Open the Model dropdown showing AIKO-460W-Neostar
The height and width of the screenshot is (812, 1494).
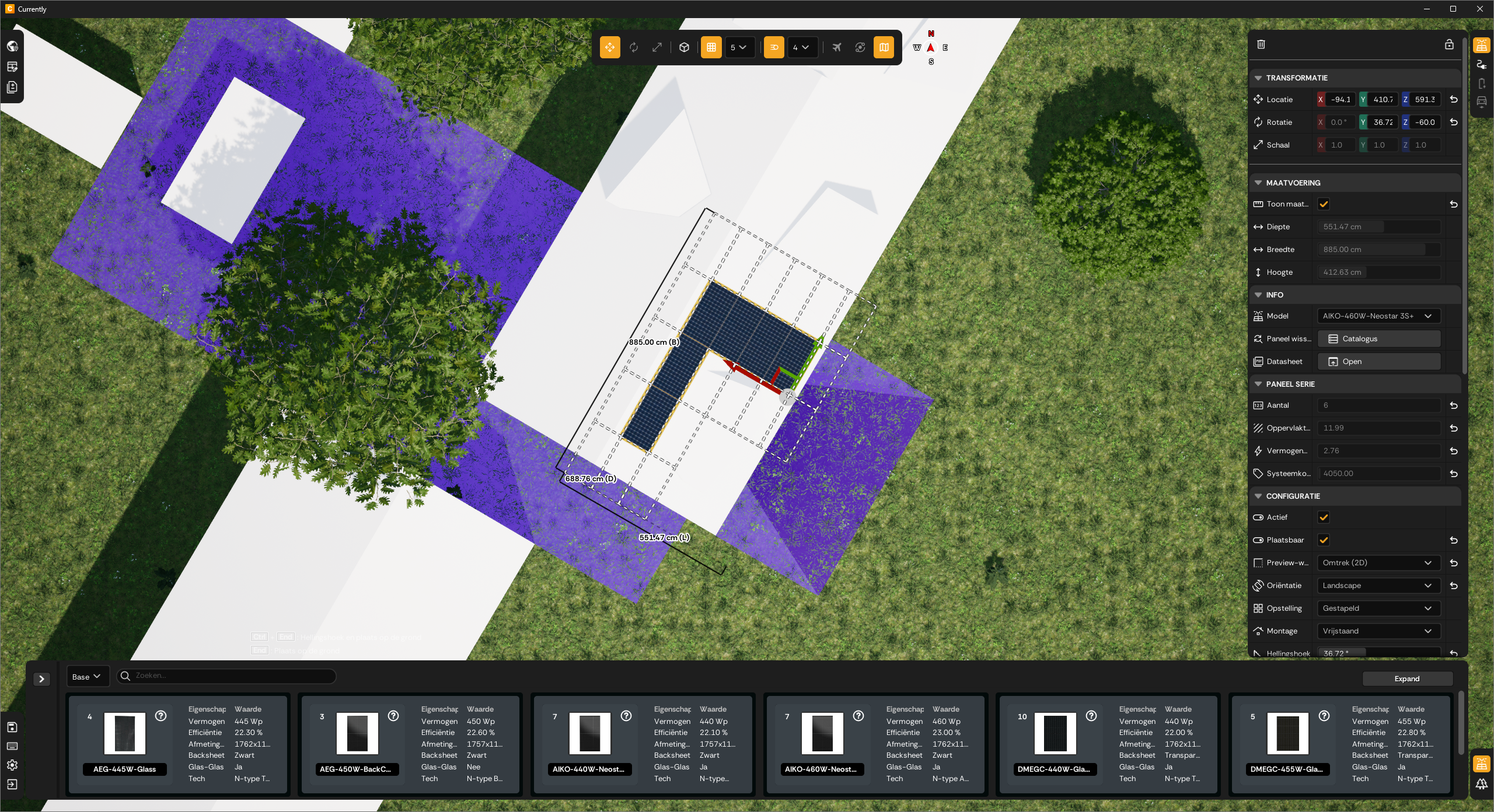click(1377, 316)
